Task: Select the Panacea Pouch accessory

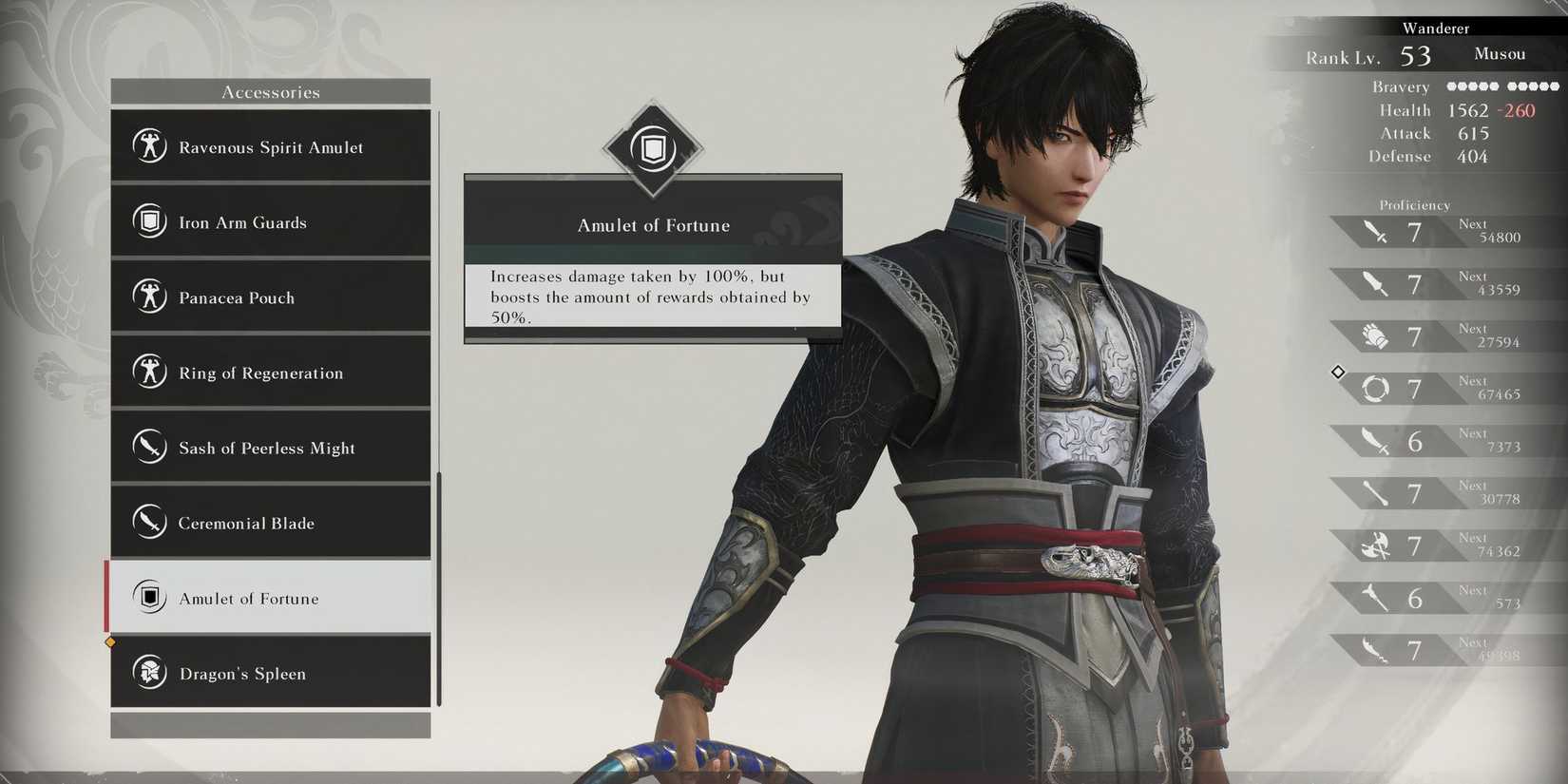Action: pyautogui.click(x=270, y=297)
